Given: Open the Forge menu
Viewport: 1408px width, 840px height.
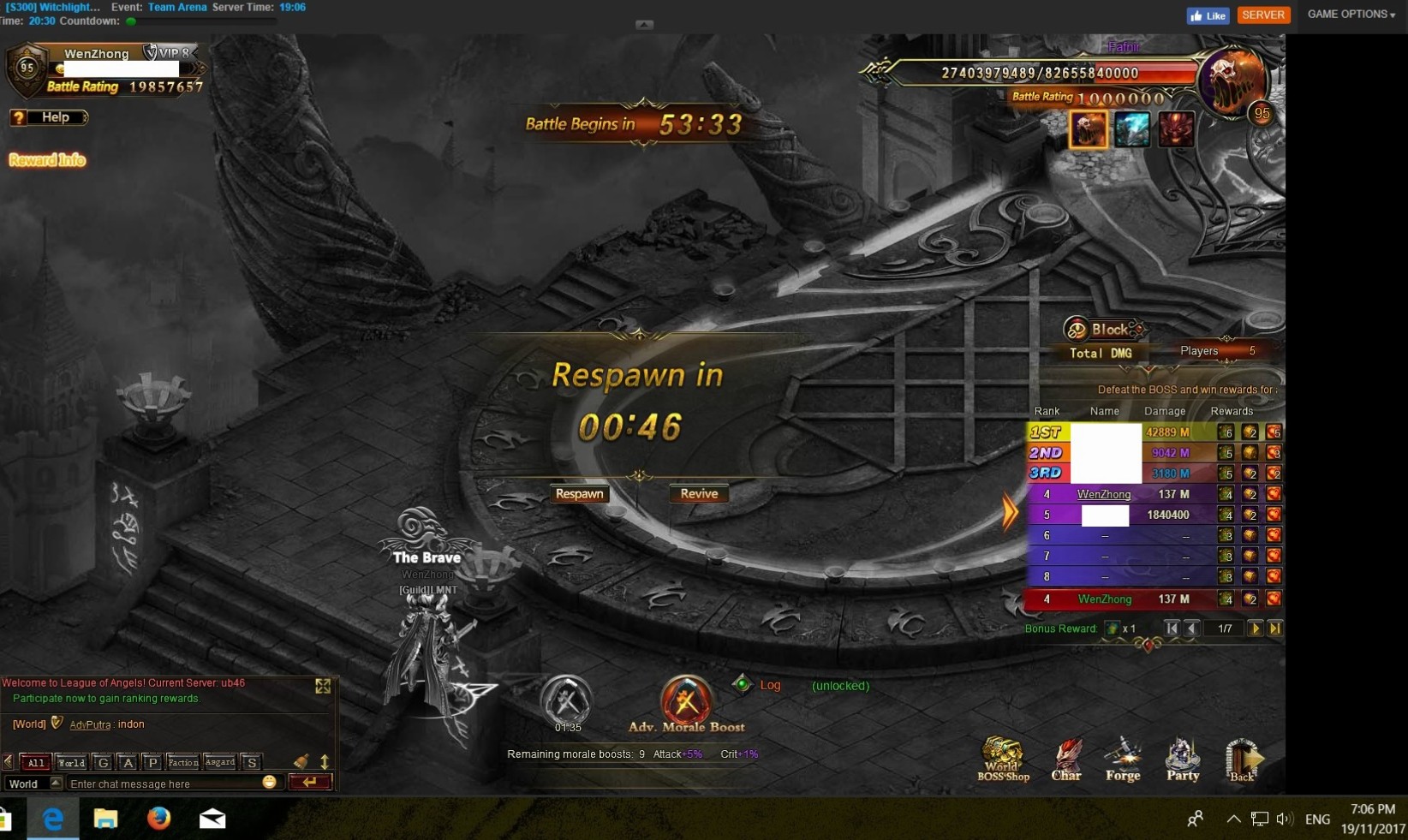Looking at the screenshot, I should [x=1123, y=760].
